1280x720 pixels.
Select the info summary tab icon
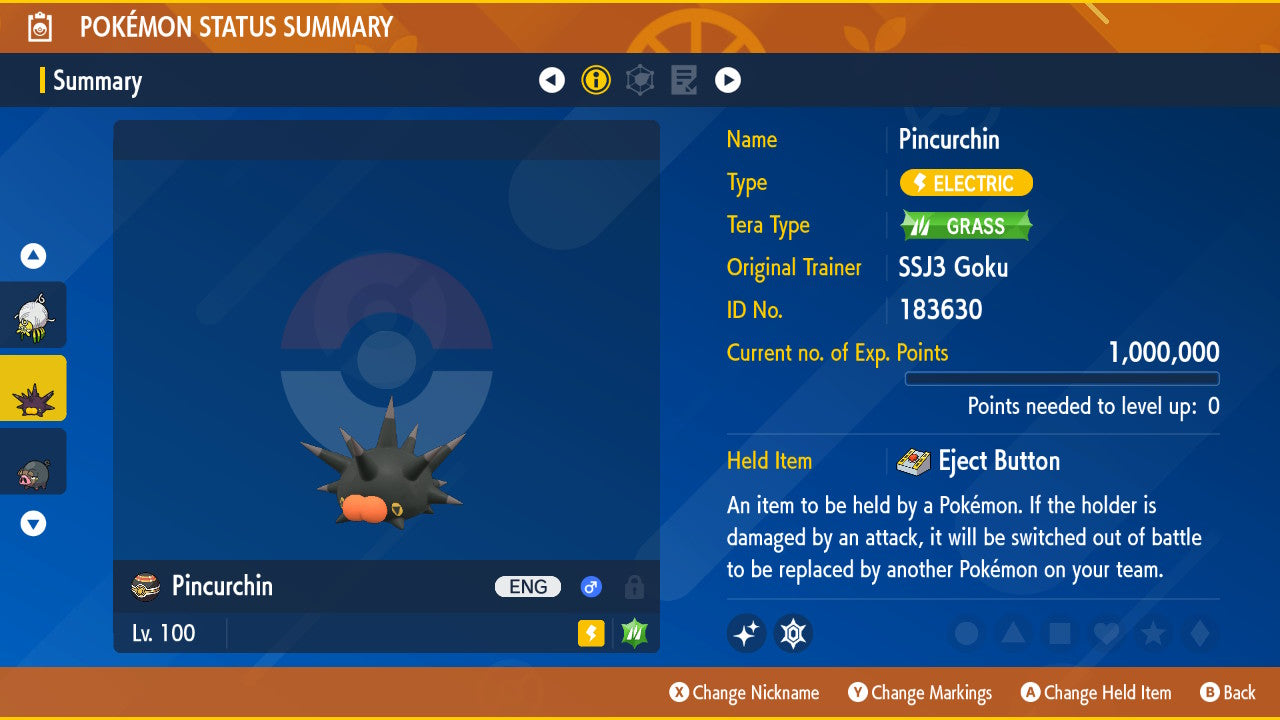(x=596, y=80)
